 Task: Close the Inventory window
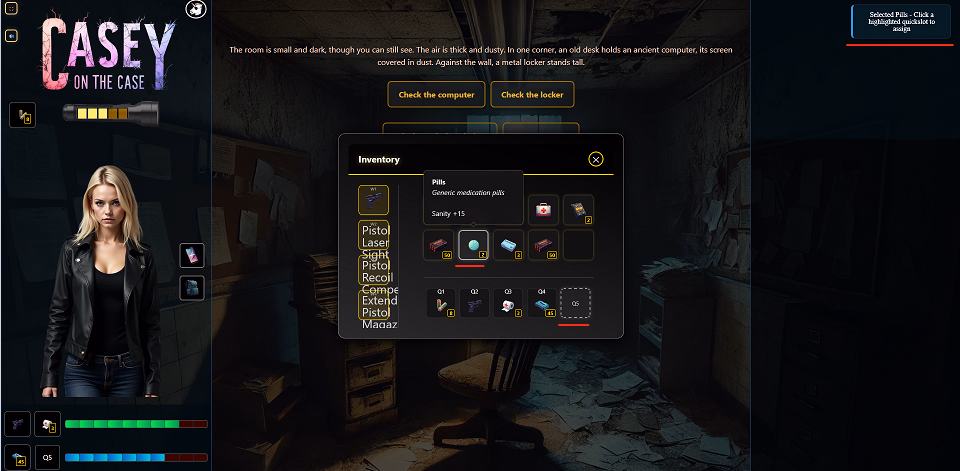coord(596,159)
